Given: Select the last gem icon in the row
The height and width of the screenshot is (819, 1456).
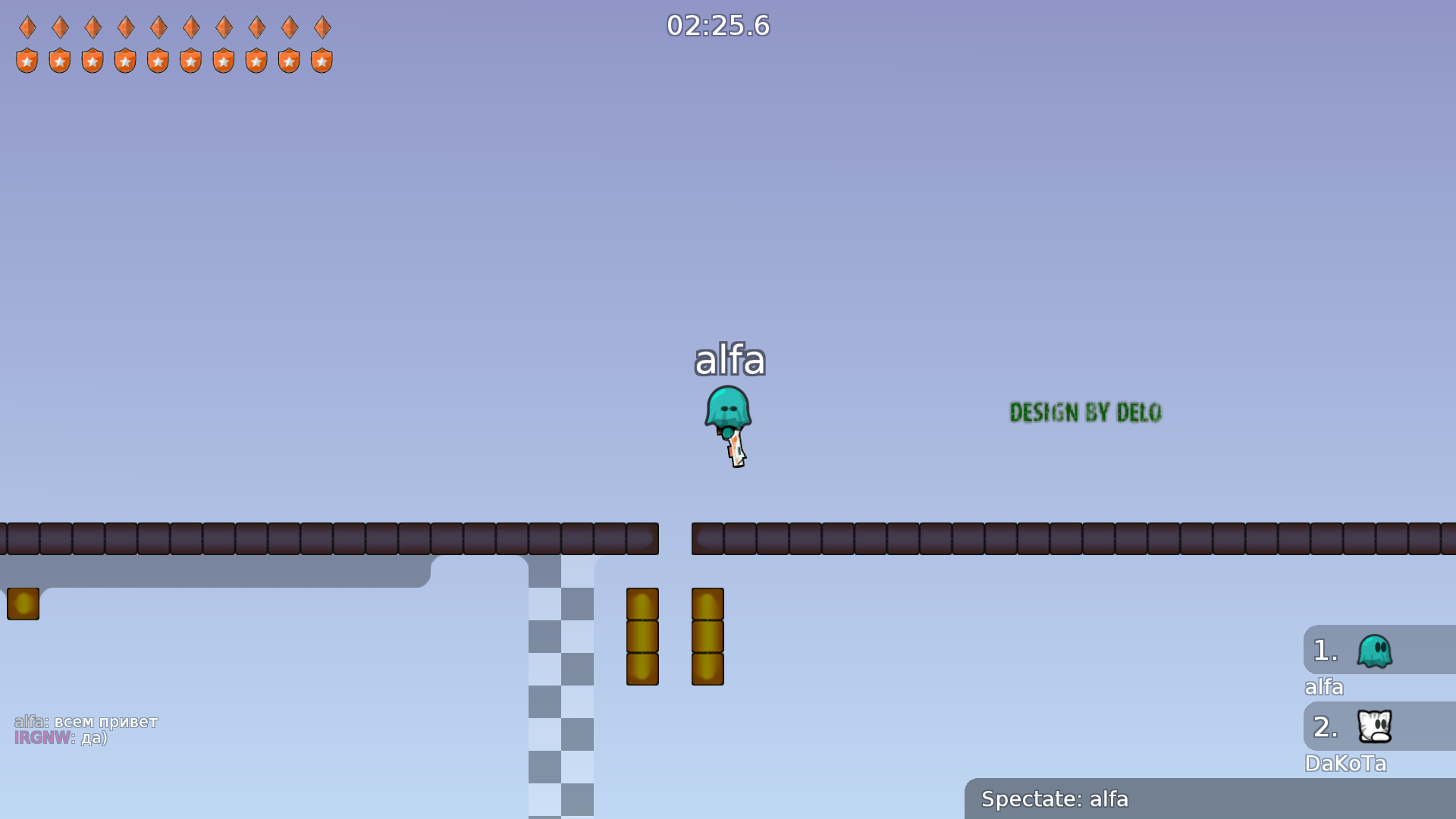Looking at the screenshot, I should (322, 27).
